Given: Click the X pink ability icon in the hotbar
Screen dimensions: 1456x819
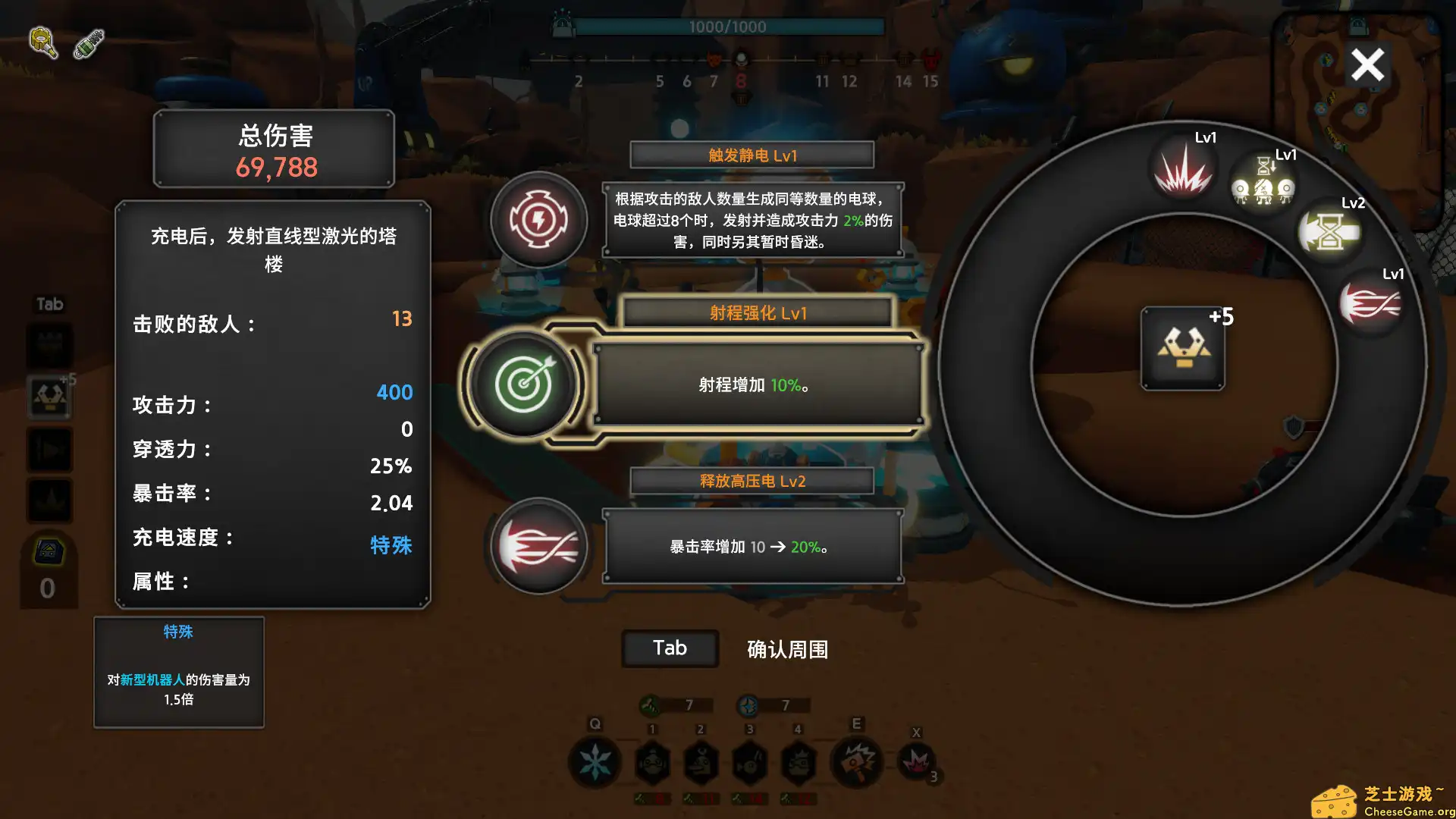Looking at the screenshot, I should [918, 762].
